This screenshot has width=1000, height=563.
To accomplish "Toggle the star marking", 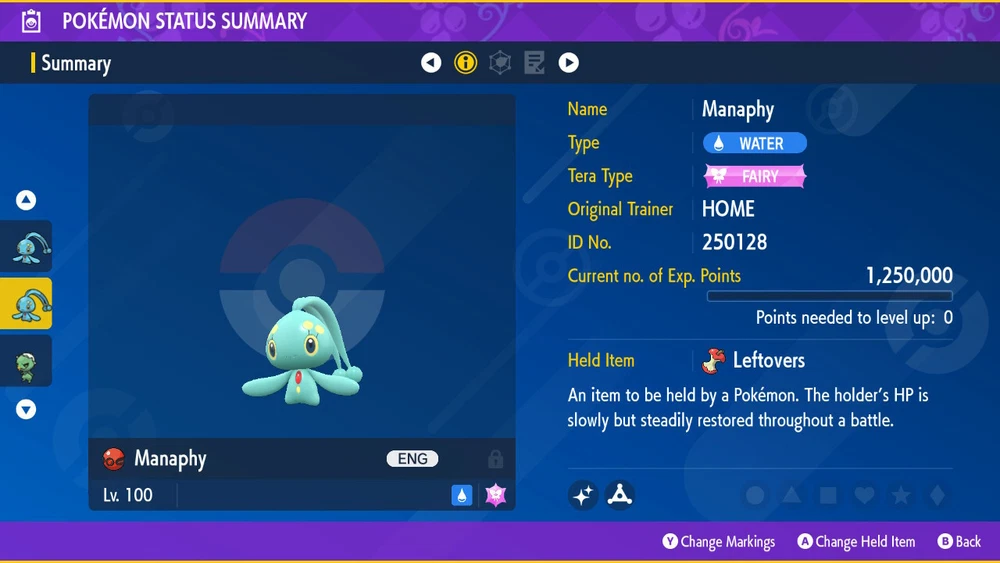I will click(900, 496).
